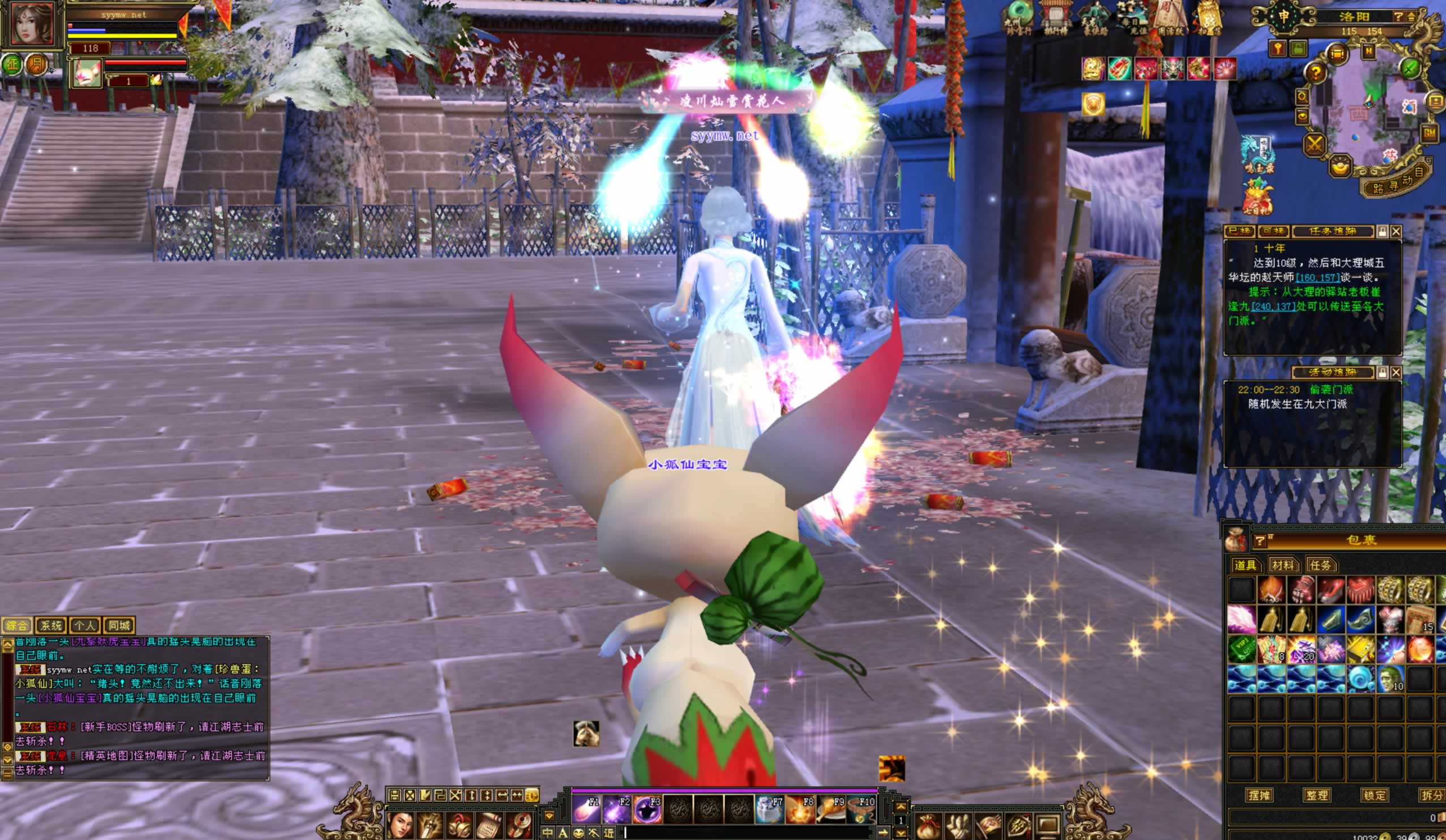The image size is (1446, 840).
Task: Close the 任务追踪 quest tracker panel
Action: [x=1396, y=231]
